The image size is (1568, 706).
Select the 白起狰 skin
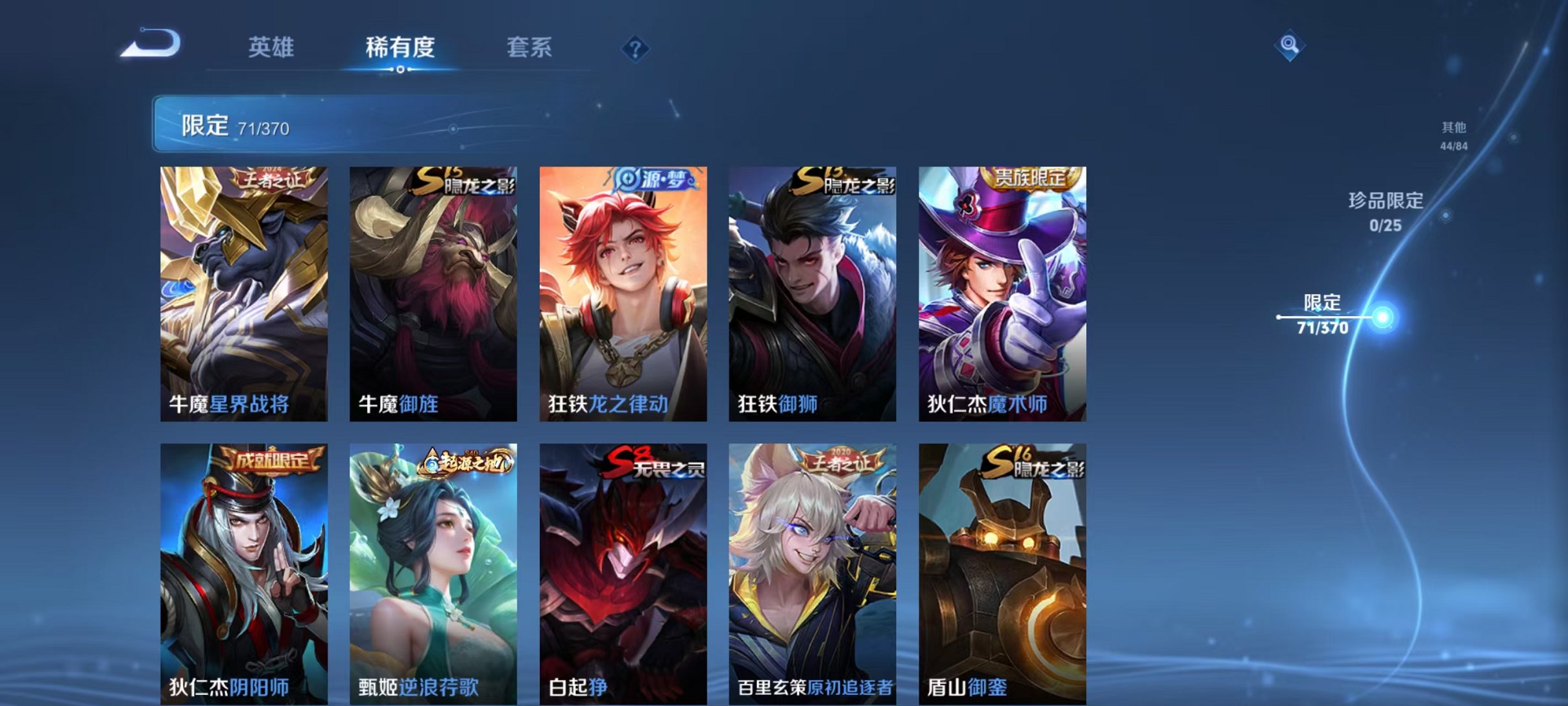(x=621, y=571)
